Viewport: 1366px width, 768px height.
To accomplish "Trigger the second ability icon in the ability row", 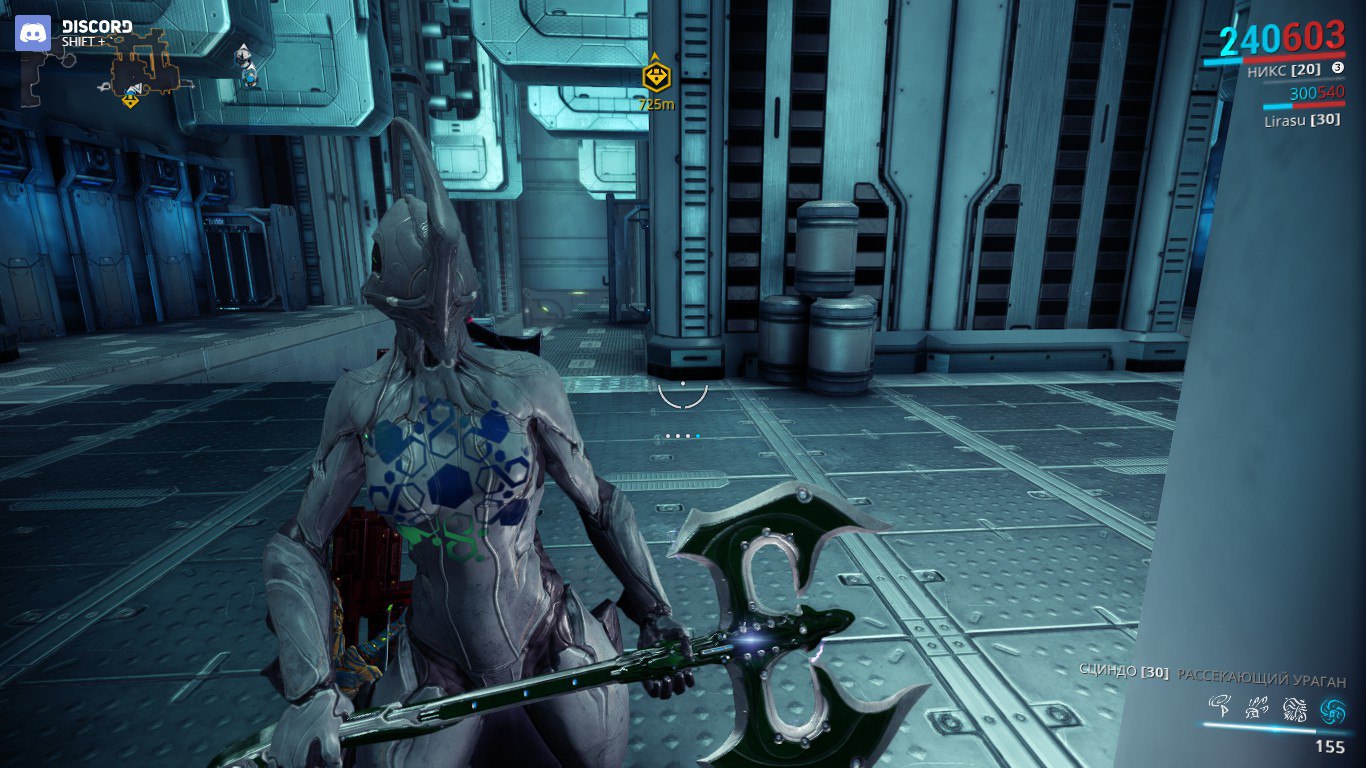I will [x=1256, y=709].
